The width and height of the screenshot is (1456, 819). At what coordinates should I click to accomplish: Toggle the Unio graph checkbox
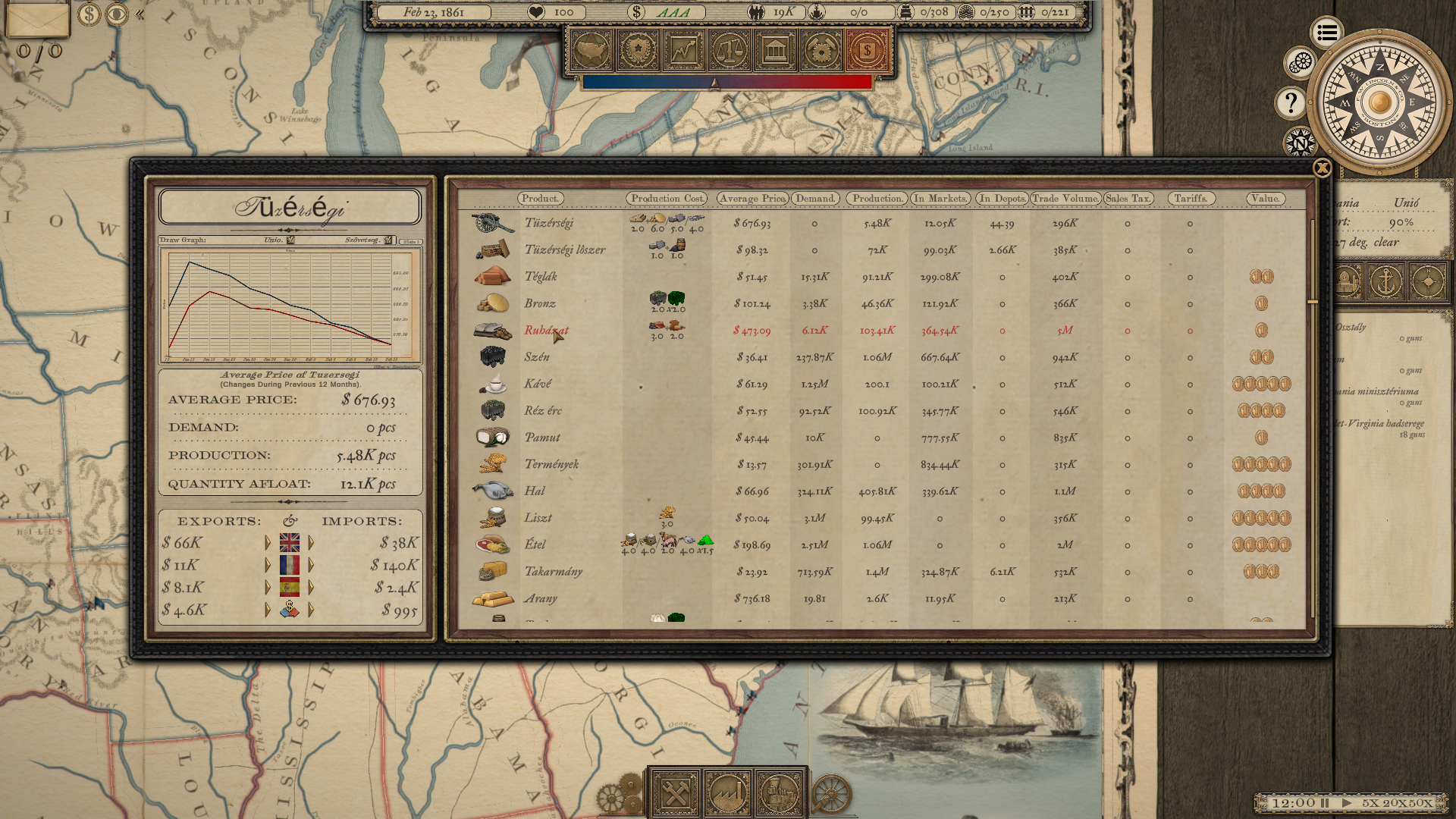pos(290,240)
